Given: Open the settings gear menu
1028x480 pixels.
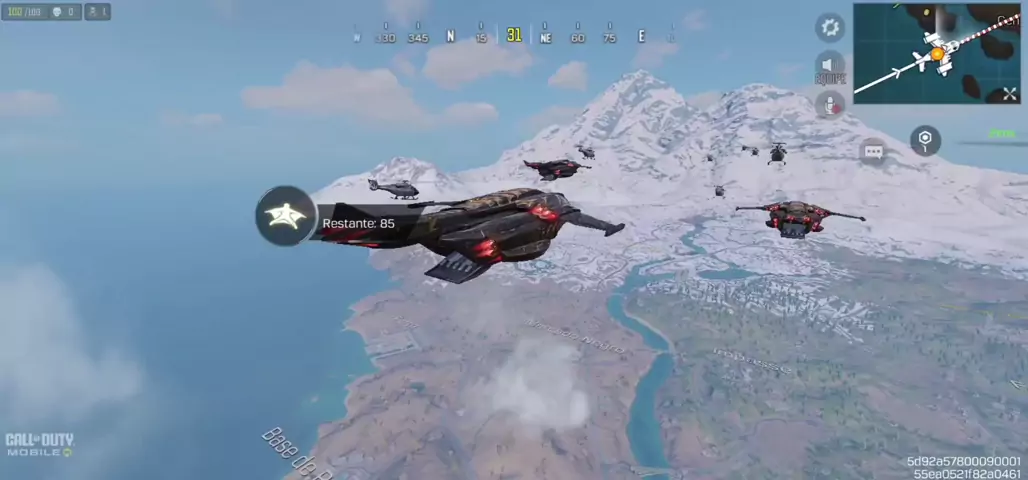Looking at the screenshot, I should click(x=830, y=28).
